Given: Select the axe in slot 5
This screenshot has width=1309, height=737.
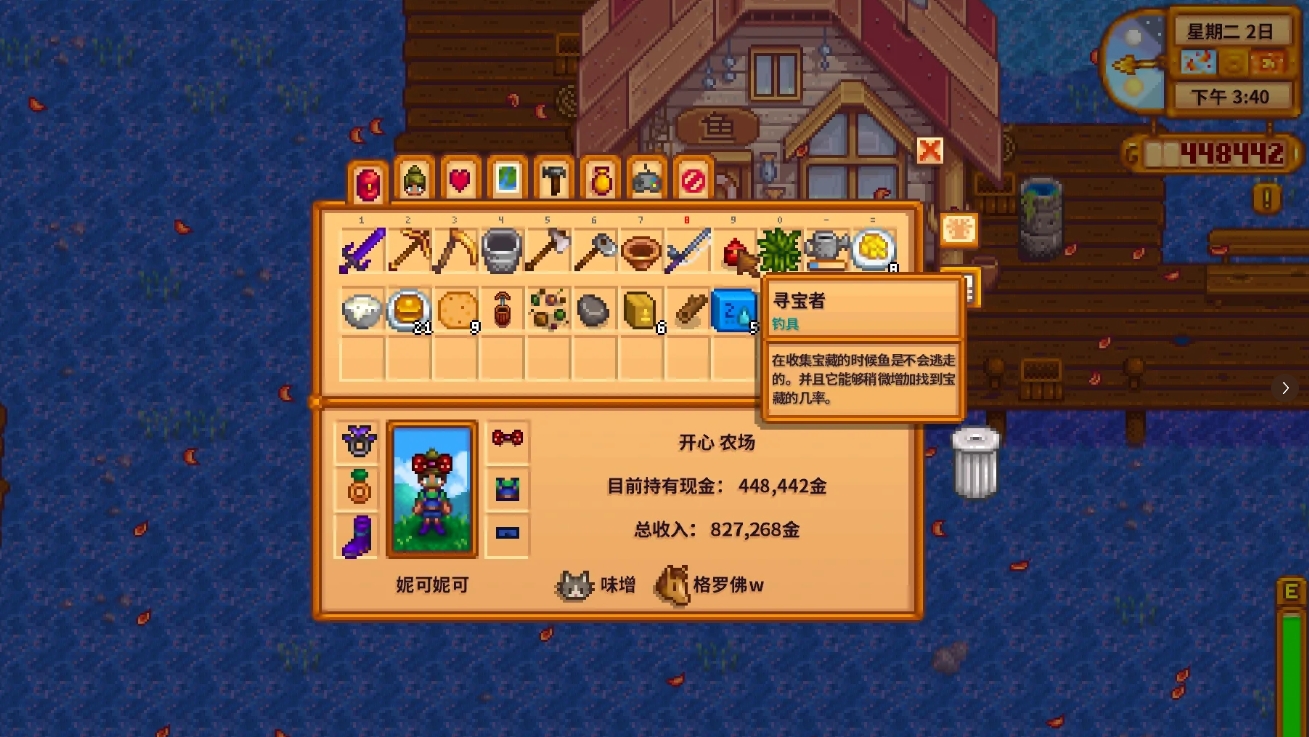Looking at the screenshot, I should (548, 250).
